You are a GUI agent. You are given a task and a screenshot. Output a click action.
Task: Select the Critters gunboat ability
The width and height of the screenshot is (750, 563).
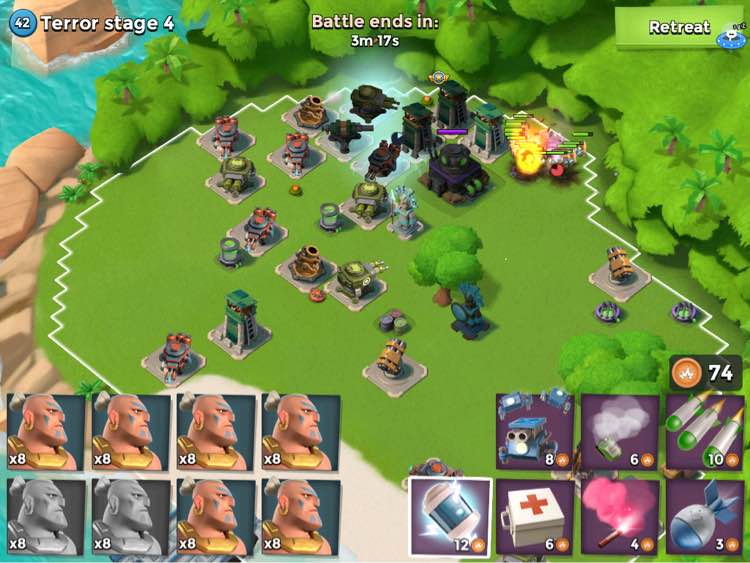[534, 431]
